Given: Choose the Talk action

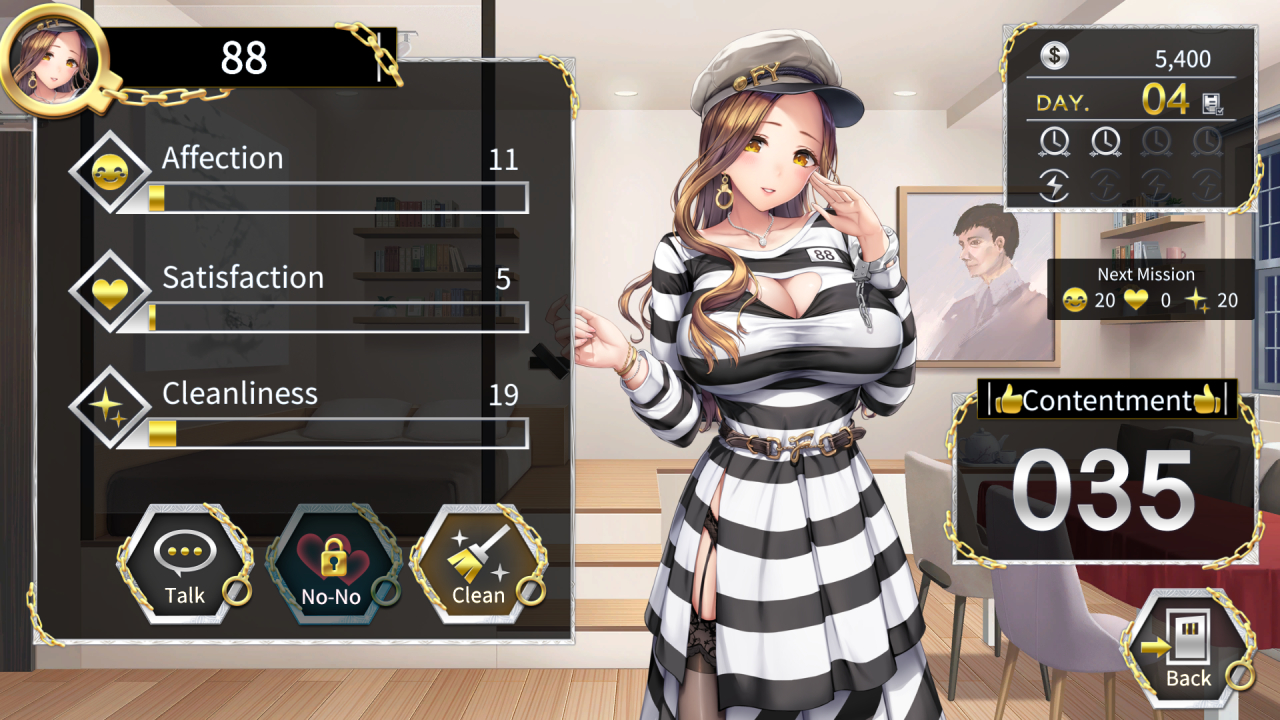Looking at the screenshot, I should (x=184, y=566).
